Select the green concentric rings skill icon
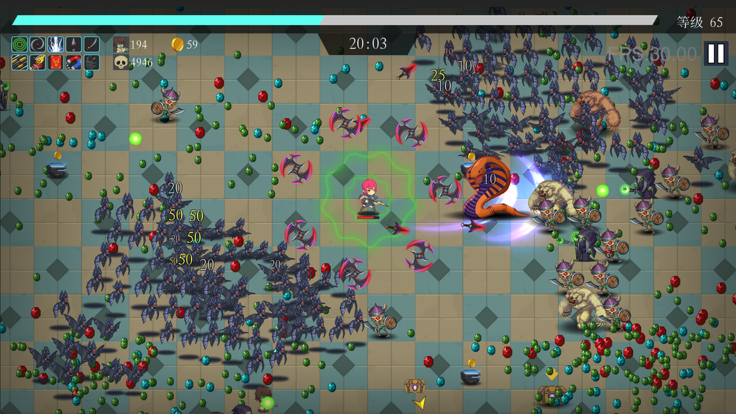The height and width of the screenshot is (414, 736). [19, 45]
